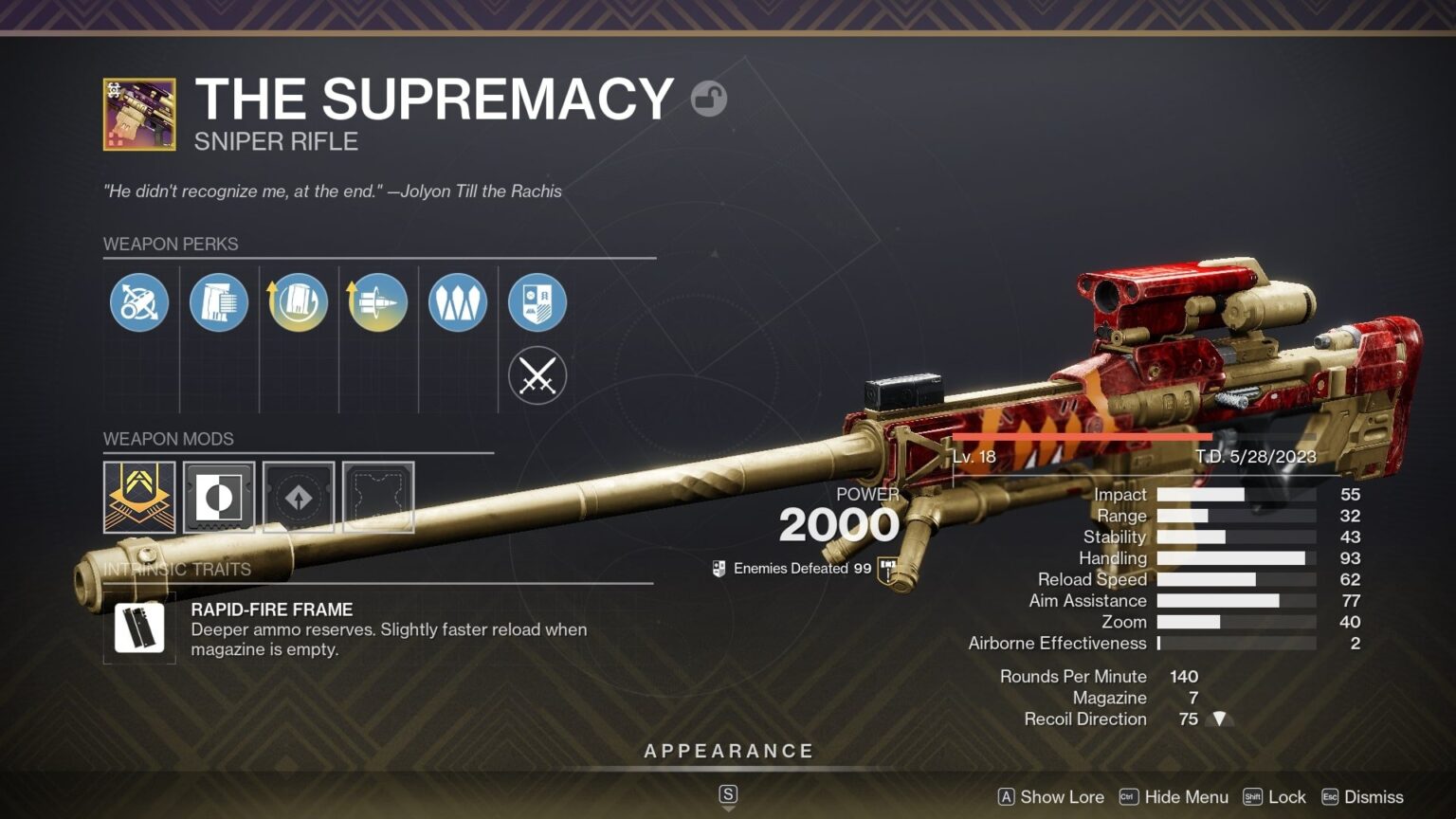Click the empty fourth weapon mod slot

377,498
